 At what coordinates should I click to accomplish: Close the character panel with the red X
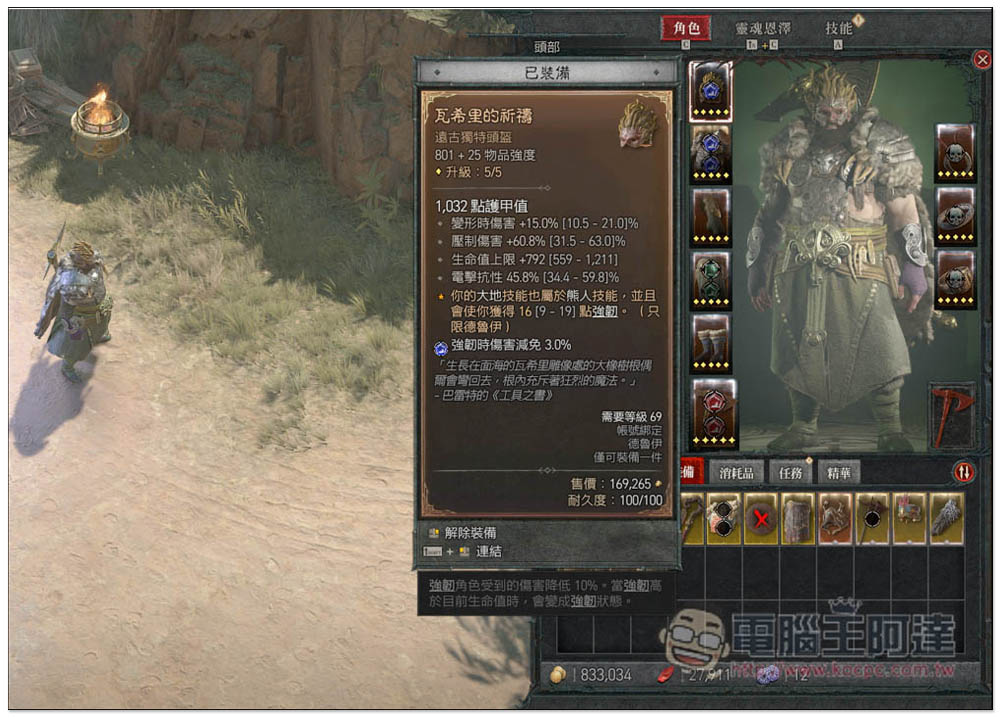(982, 60)
